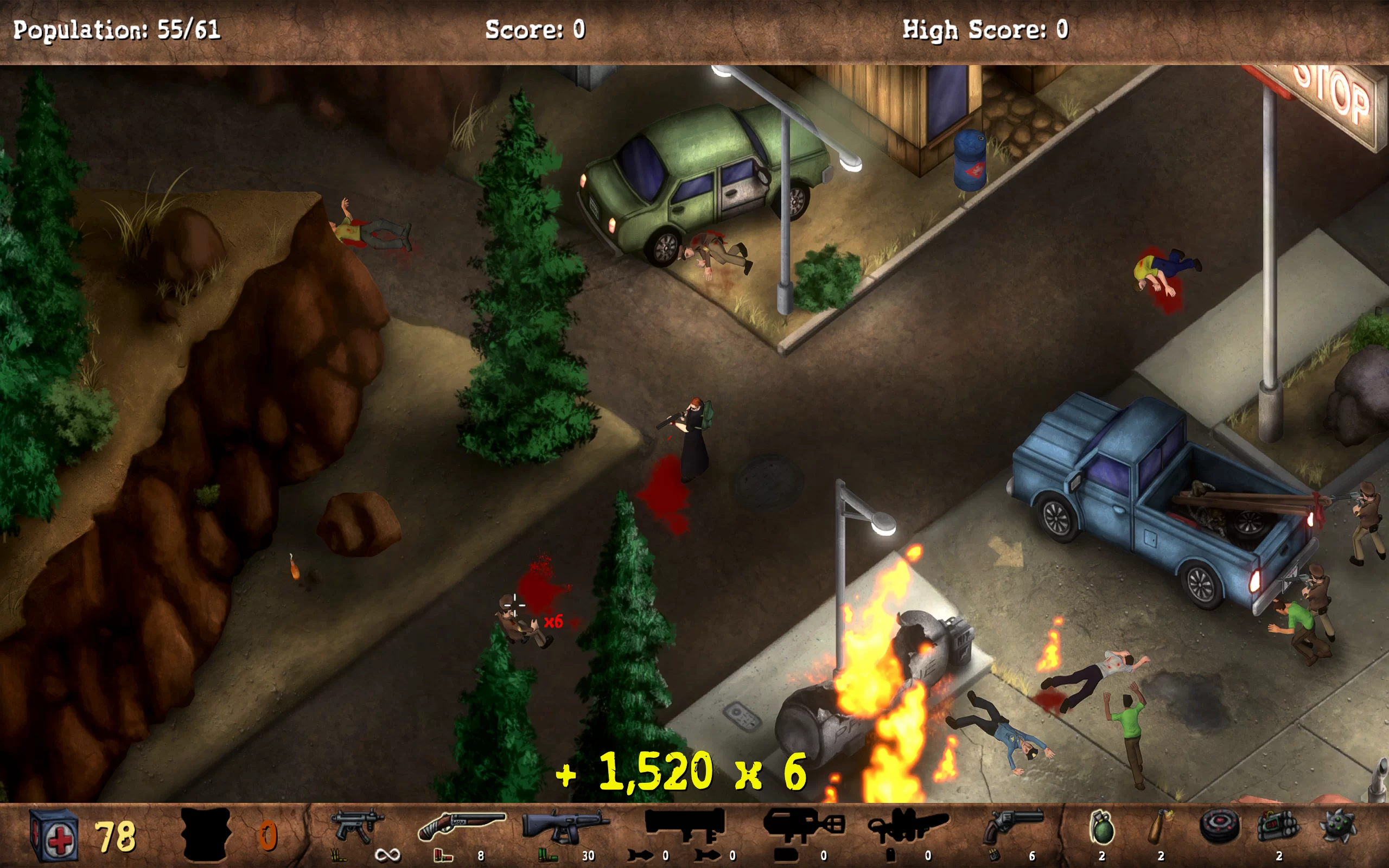
Task: Choose the Molotov cocktail bottle
Action: pos(1160,827)
